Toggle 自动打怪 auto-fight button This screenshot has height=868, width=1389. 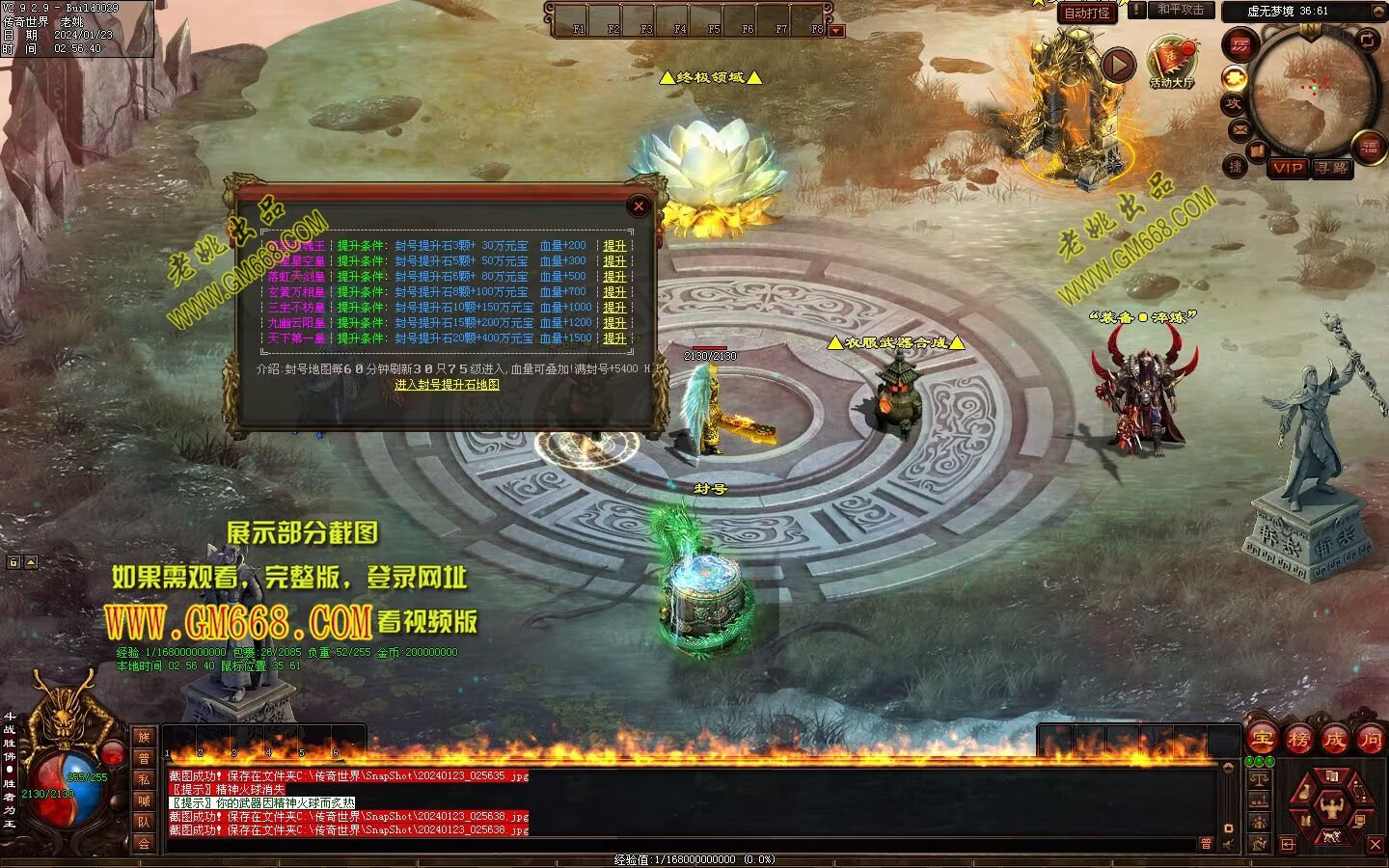1087,13
